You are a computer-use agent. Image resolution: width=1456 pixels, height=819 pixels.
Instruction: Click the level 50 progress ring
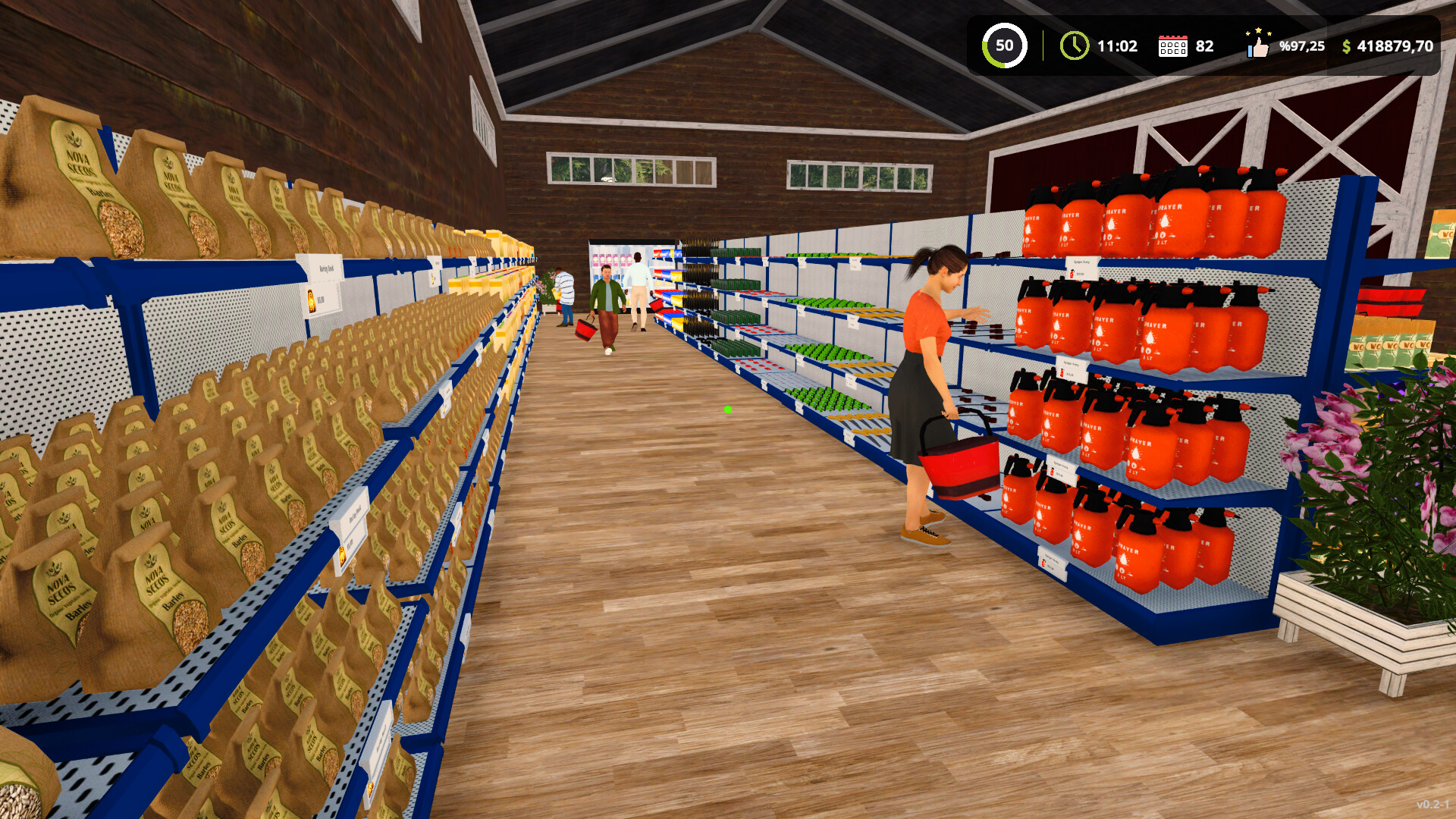coord(1006,45)
